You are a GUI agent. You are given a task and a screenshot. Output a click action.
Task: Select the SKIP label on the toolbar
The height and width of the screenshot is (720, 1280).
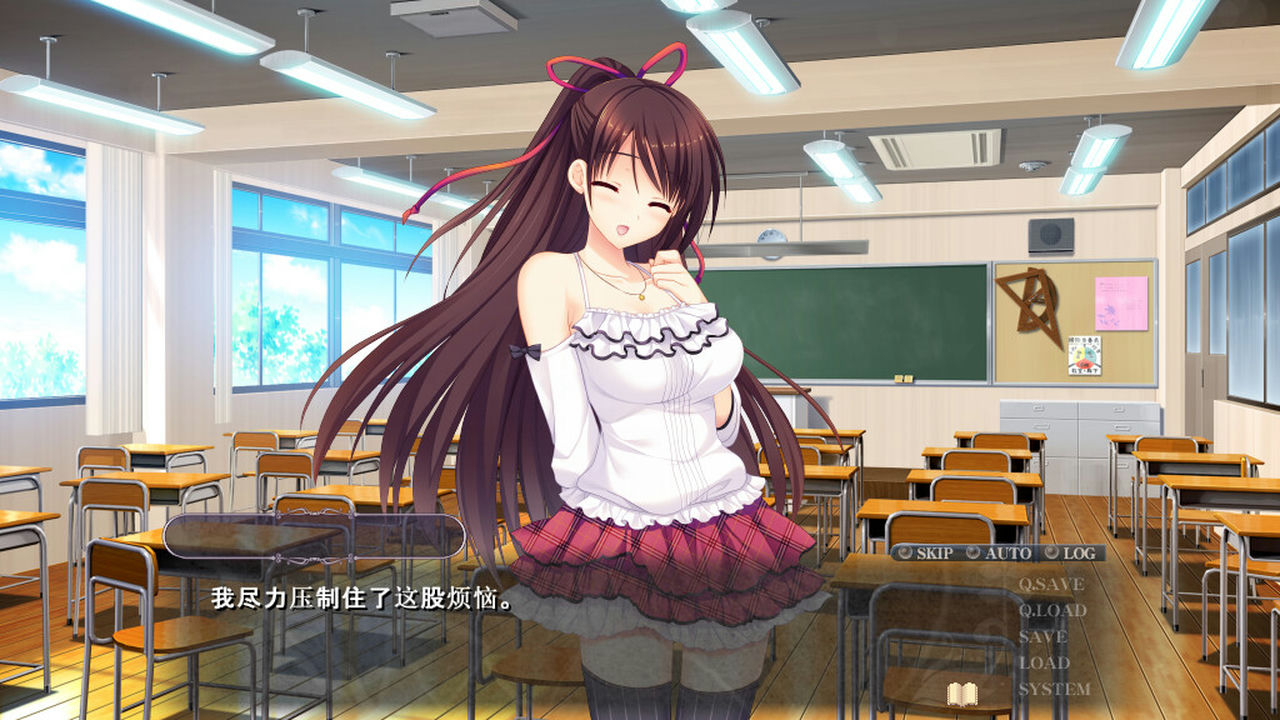935,553
